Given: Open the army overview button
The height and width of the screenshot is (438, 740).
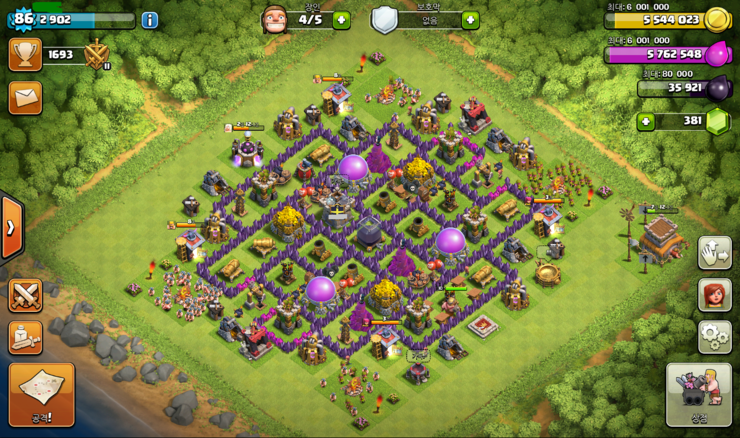Looking at the screenshot, I should pyautogui.click(x=25, y=338).
